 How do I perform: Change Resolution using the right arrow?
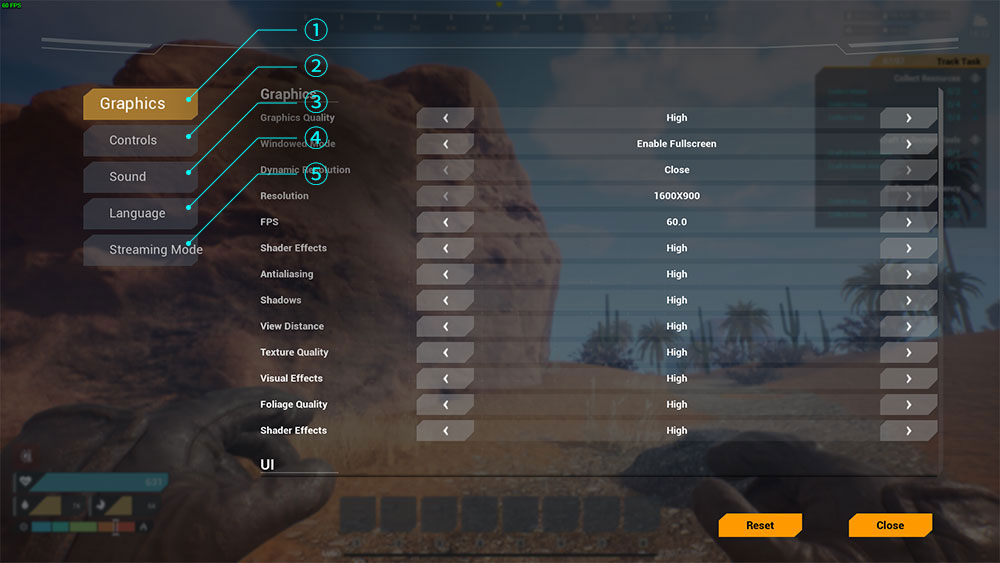point(908,196)
